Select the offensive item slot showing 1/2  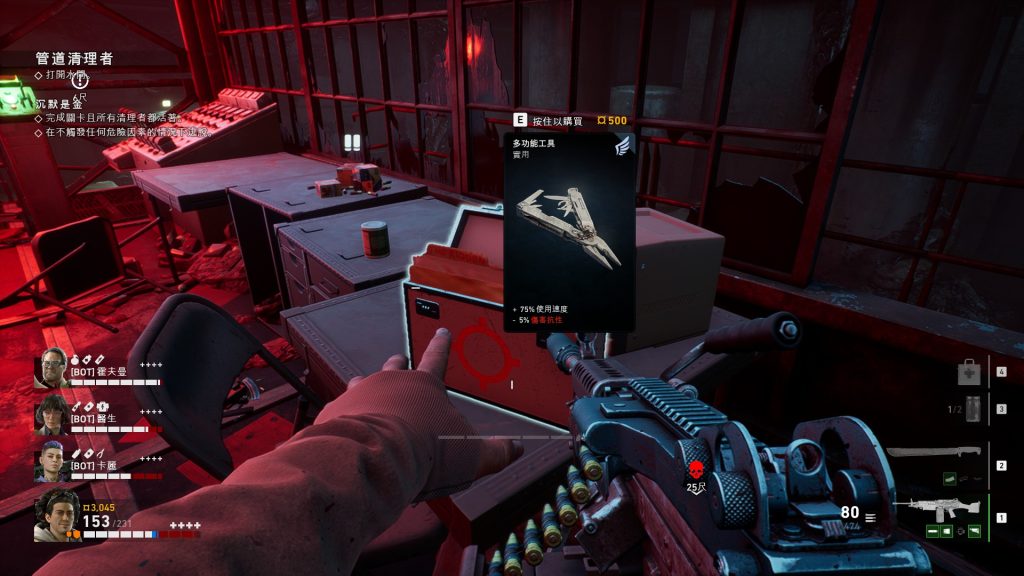point(967,409)
